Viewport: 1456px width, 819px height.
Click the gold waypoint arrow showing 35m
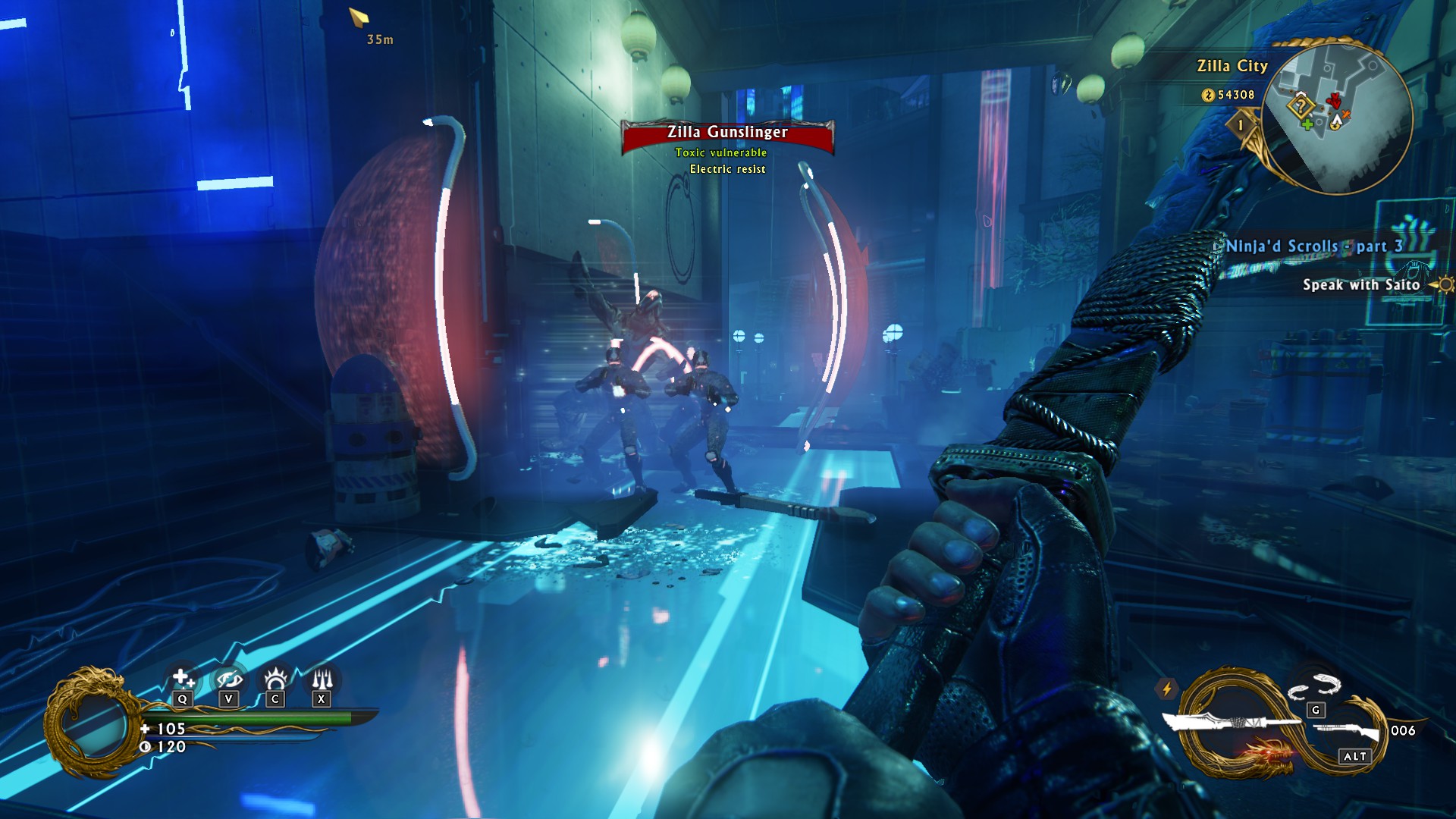coord(359,17)
